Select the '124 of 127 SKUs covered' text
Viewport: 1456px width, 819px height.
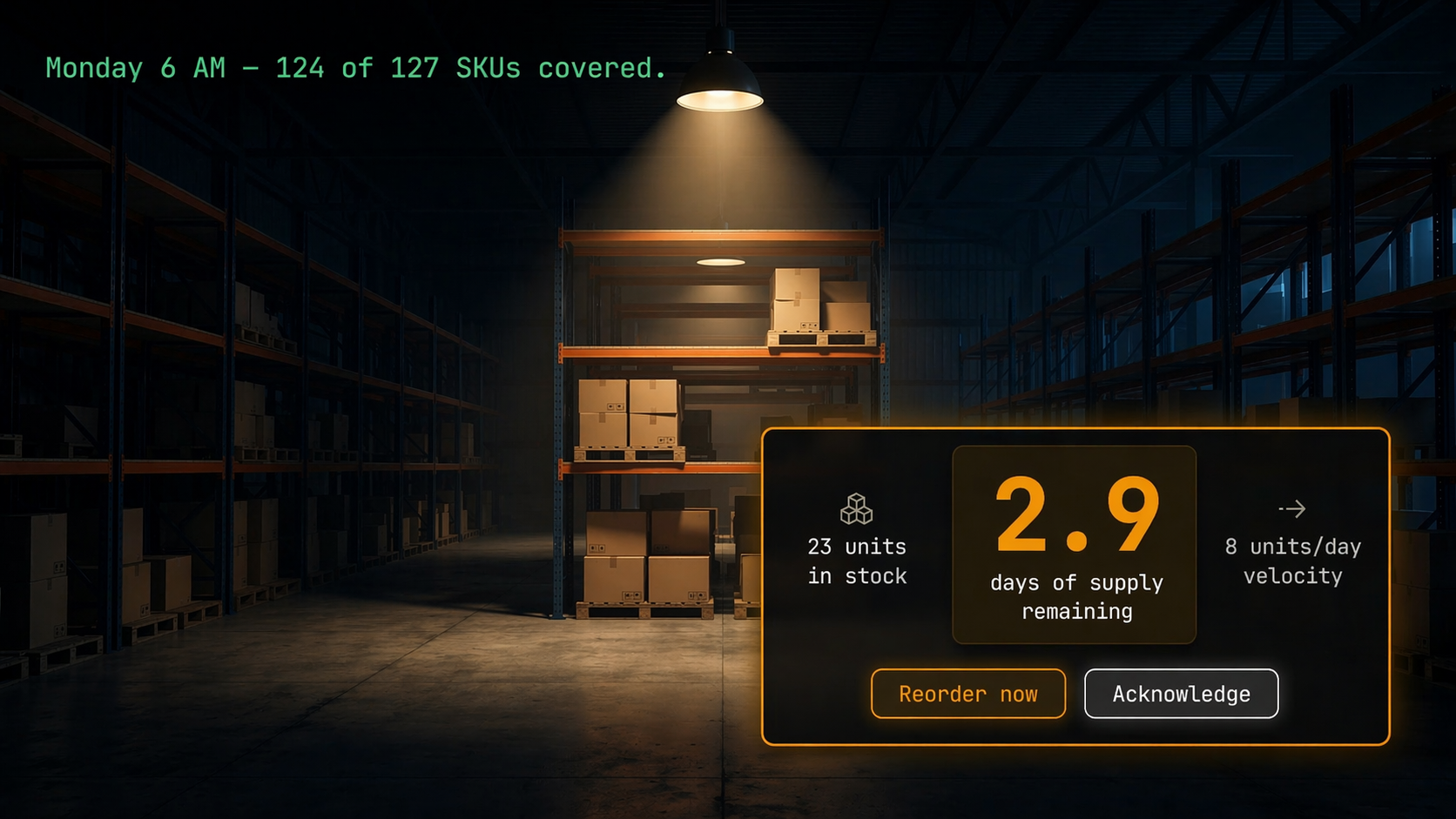point(470,68)
